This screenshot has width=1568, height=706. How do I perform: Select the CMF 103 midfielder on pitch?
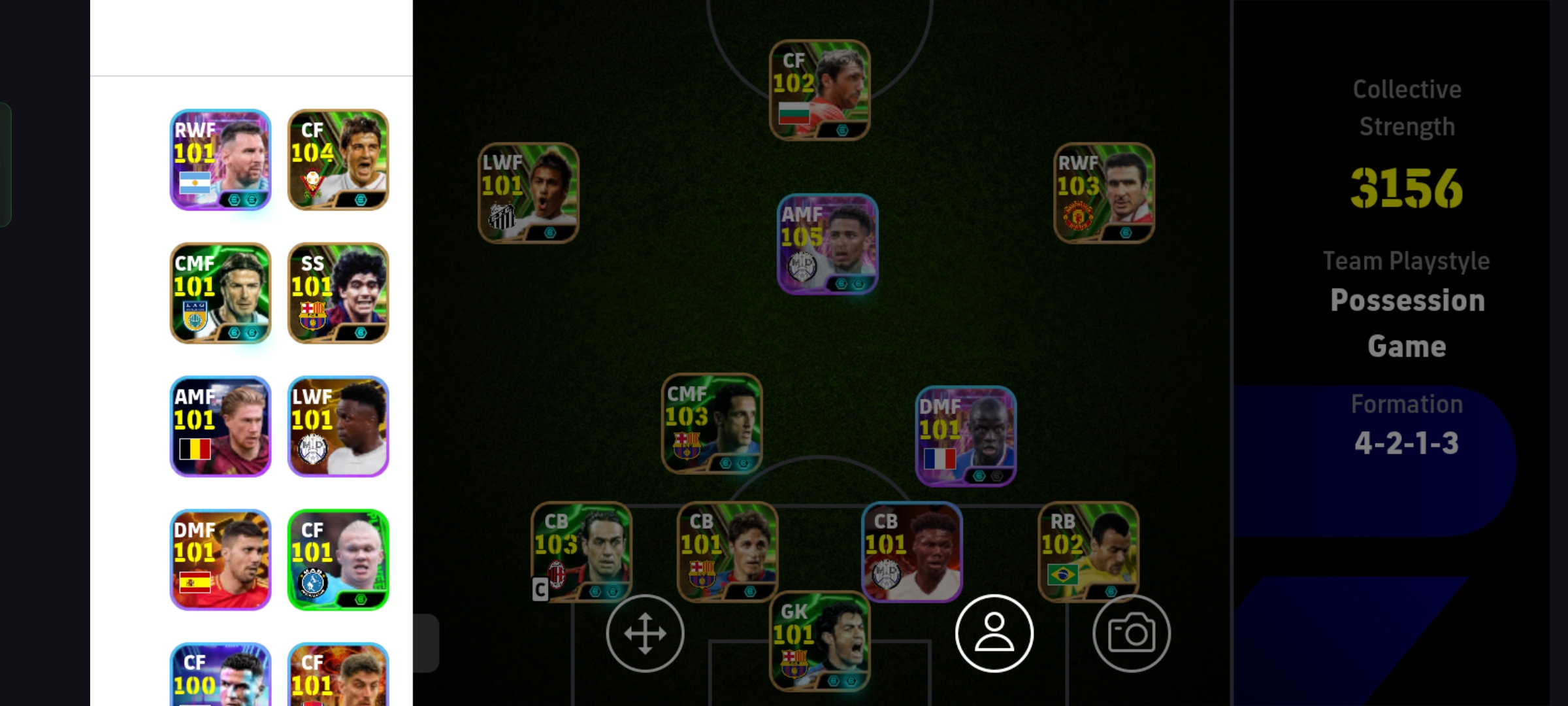click(x=711, y=424)
